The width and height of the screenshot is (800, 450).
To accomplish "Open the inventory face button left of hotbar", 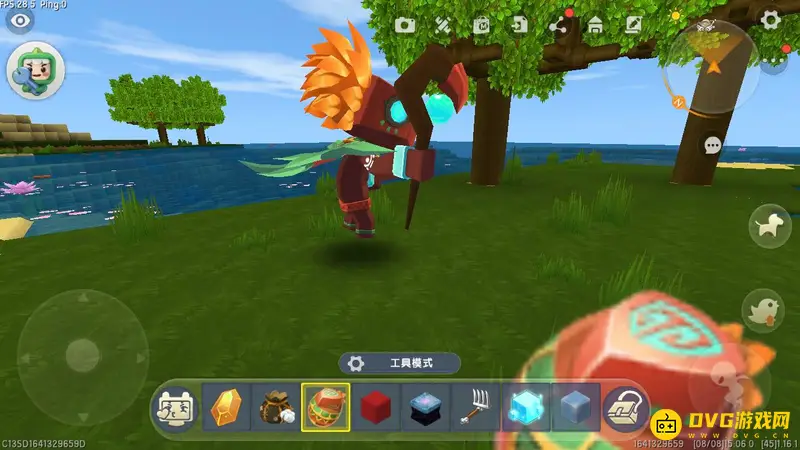I will (175, 408).
